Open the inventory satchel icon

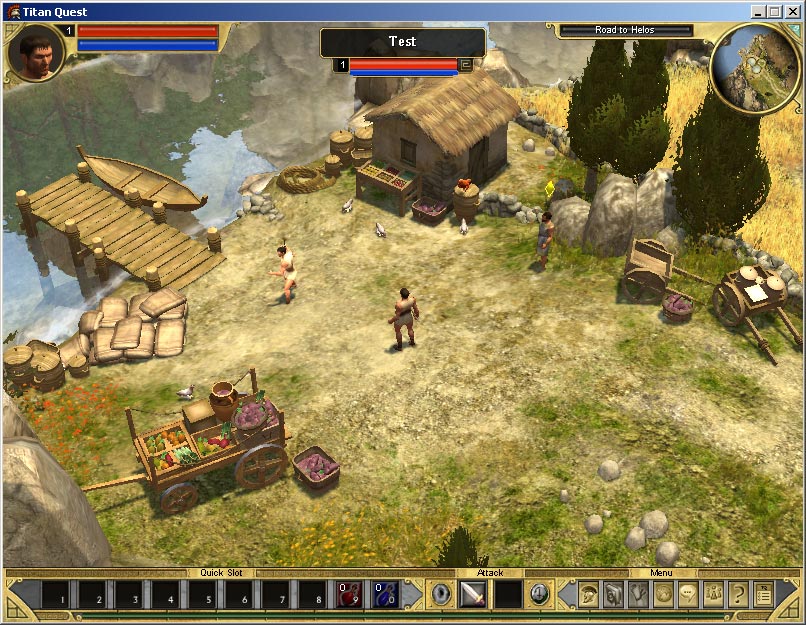[613, 594]
